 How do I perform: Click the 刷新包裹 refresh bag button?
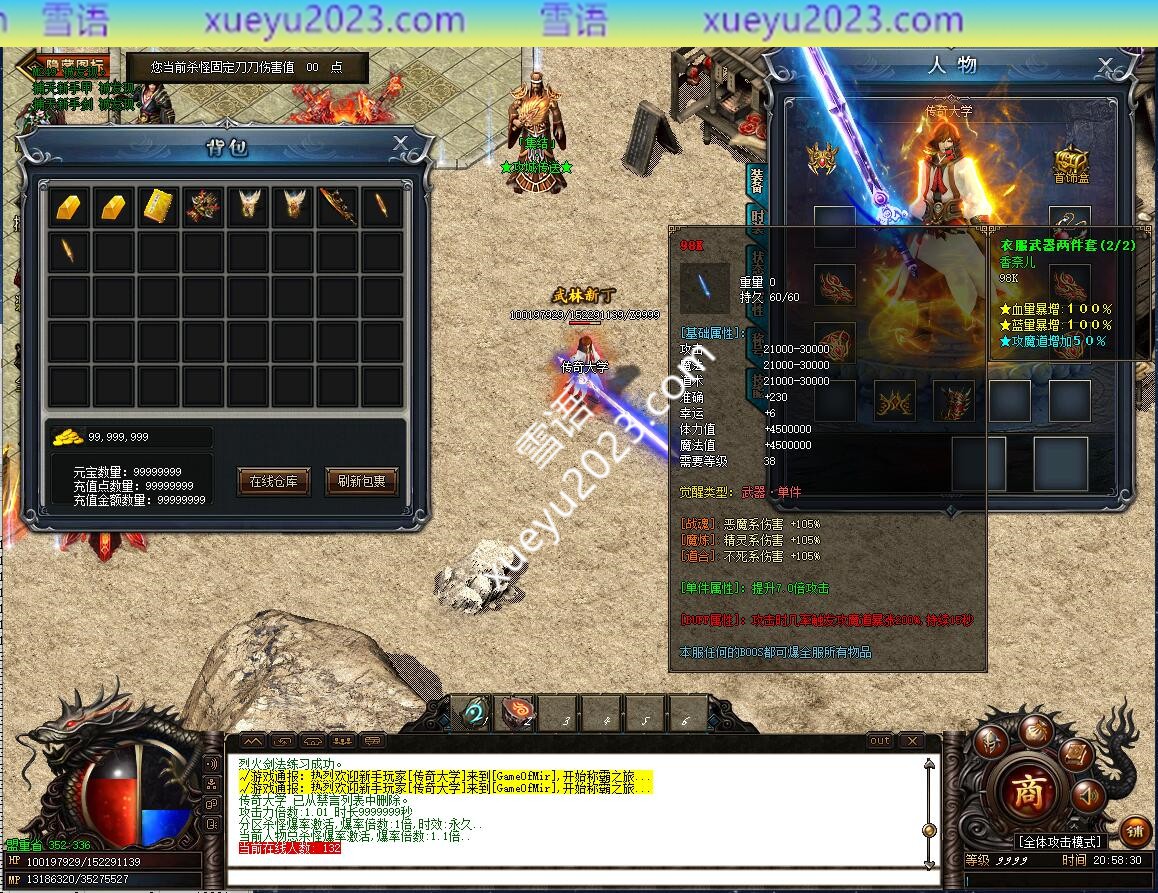click(x=361, y=481)
